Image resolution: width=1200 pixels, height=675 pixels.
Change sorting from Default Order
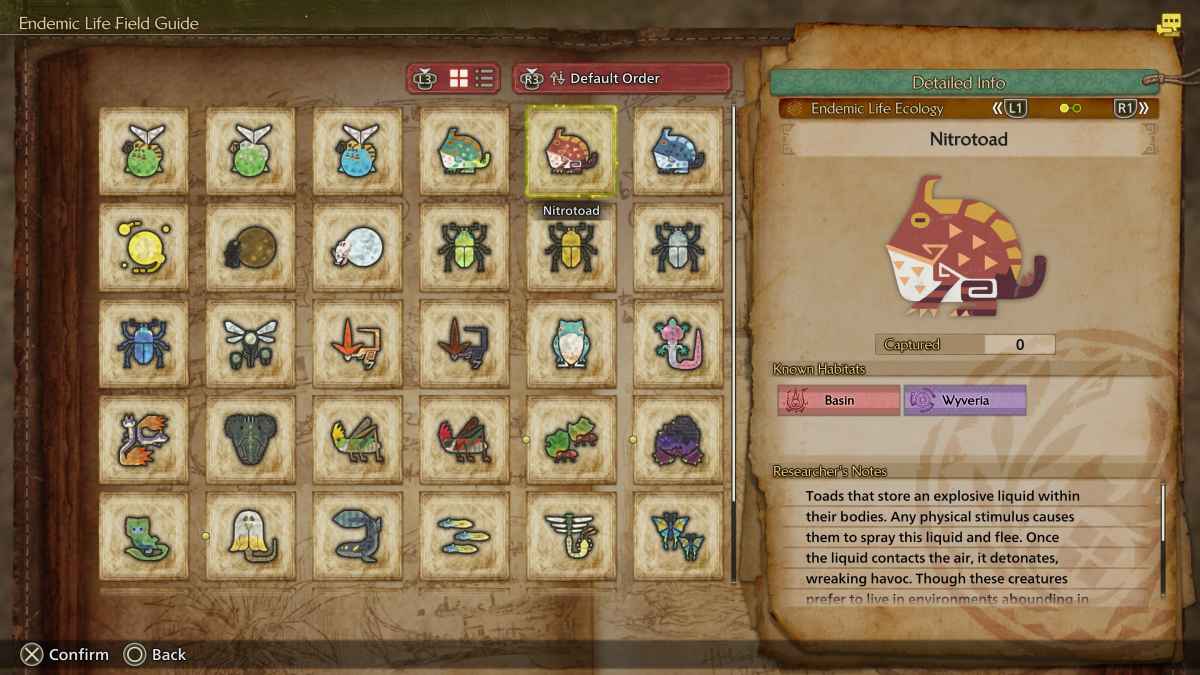pyautogui.click(x=622, y=78)
